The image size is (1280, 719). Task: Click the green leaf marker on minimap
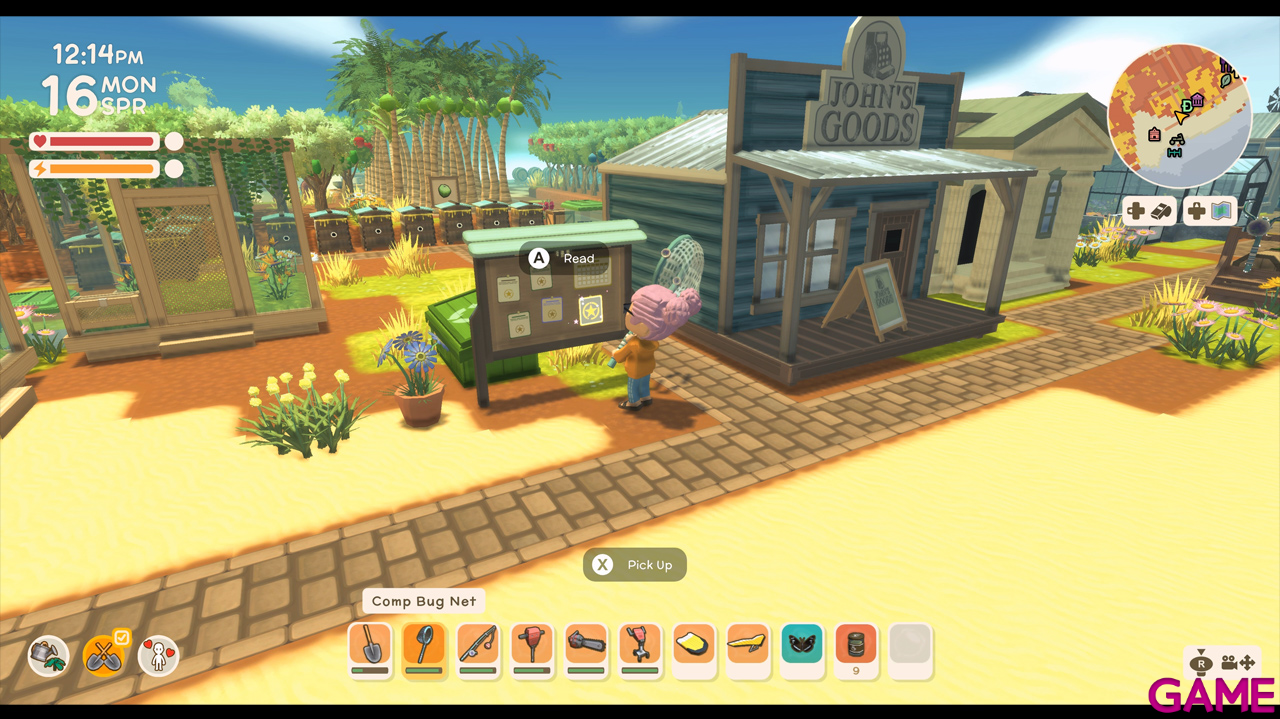[x=1225, y=79]
